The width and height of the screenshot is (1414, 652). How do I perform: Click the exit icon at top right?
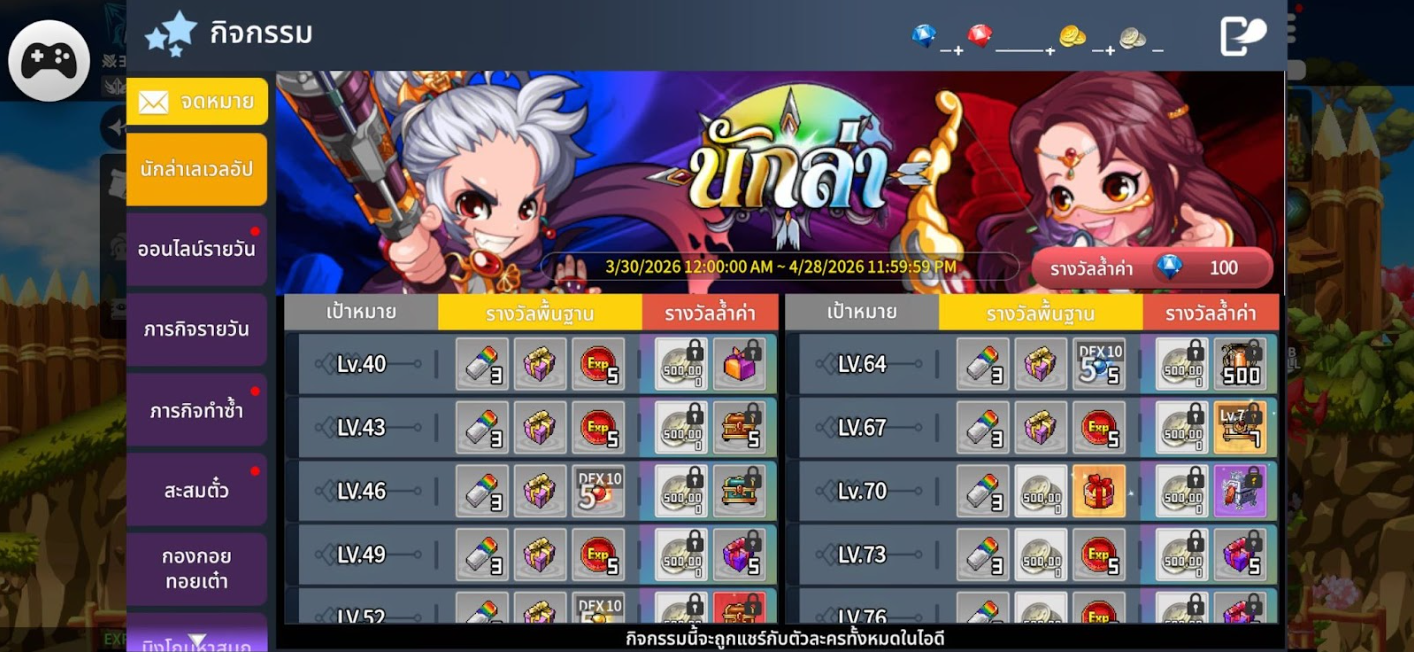coord(1242,37)
